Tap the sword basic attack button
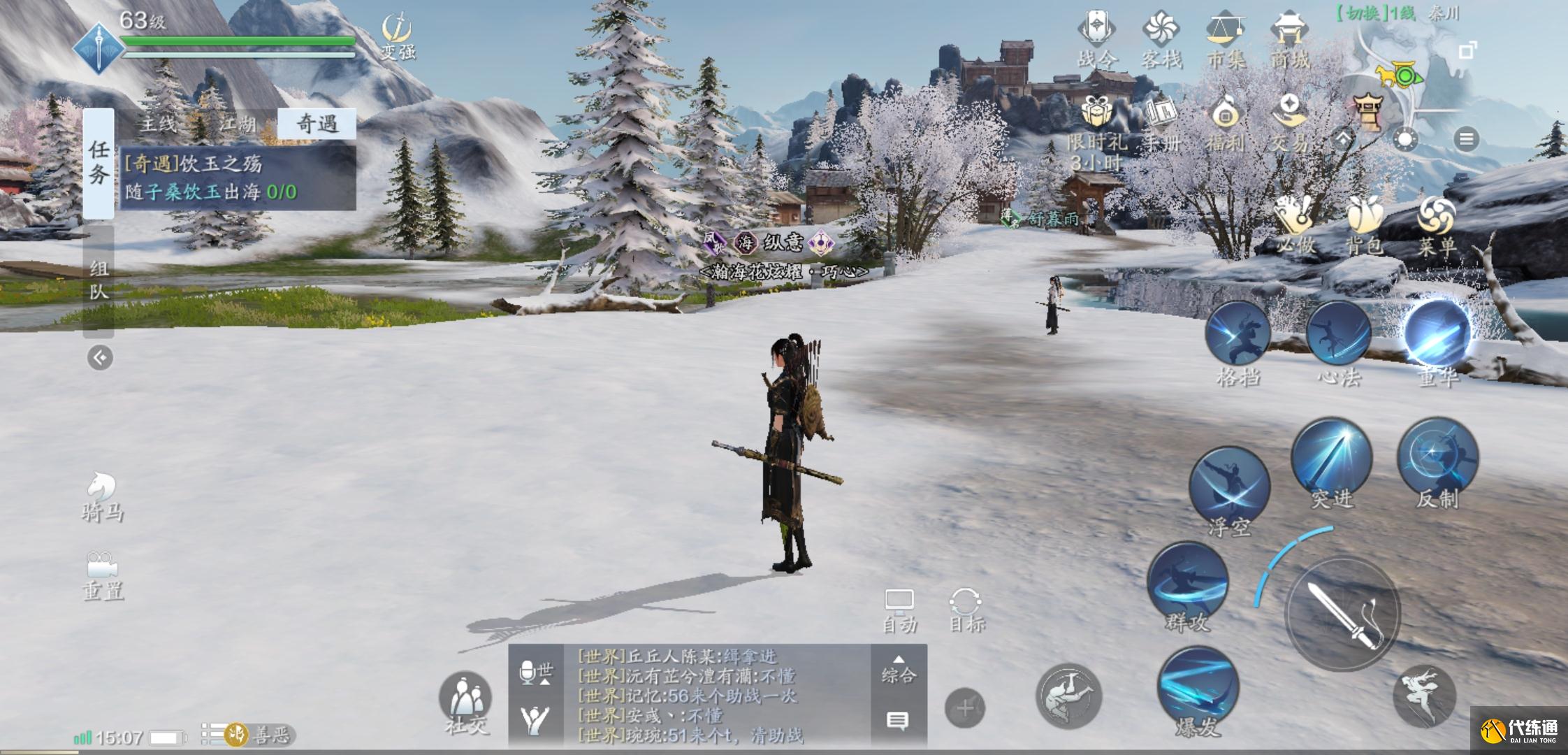Viewport: 1568px width, 755px height. point(1342,614)
